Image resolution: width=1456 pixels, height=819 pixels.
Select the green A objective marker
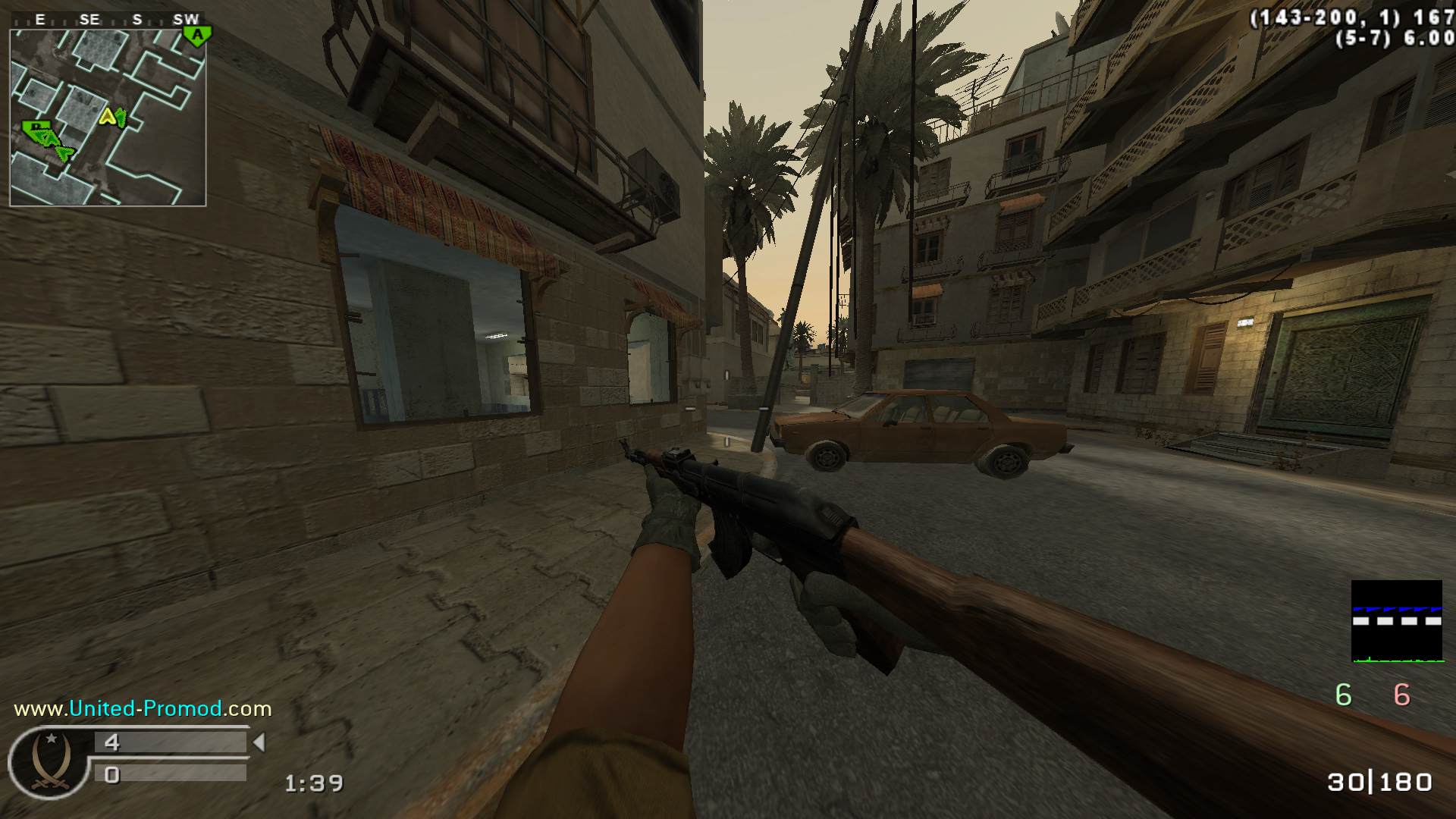[197, 35]
